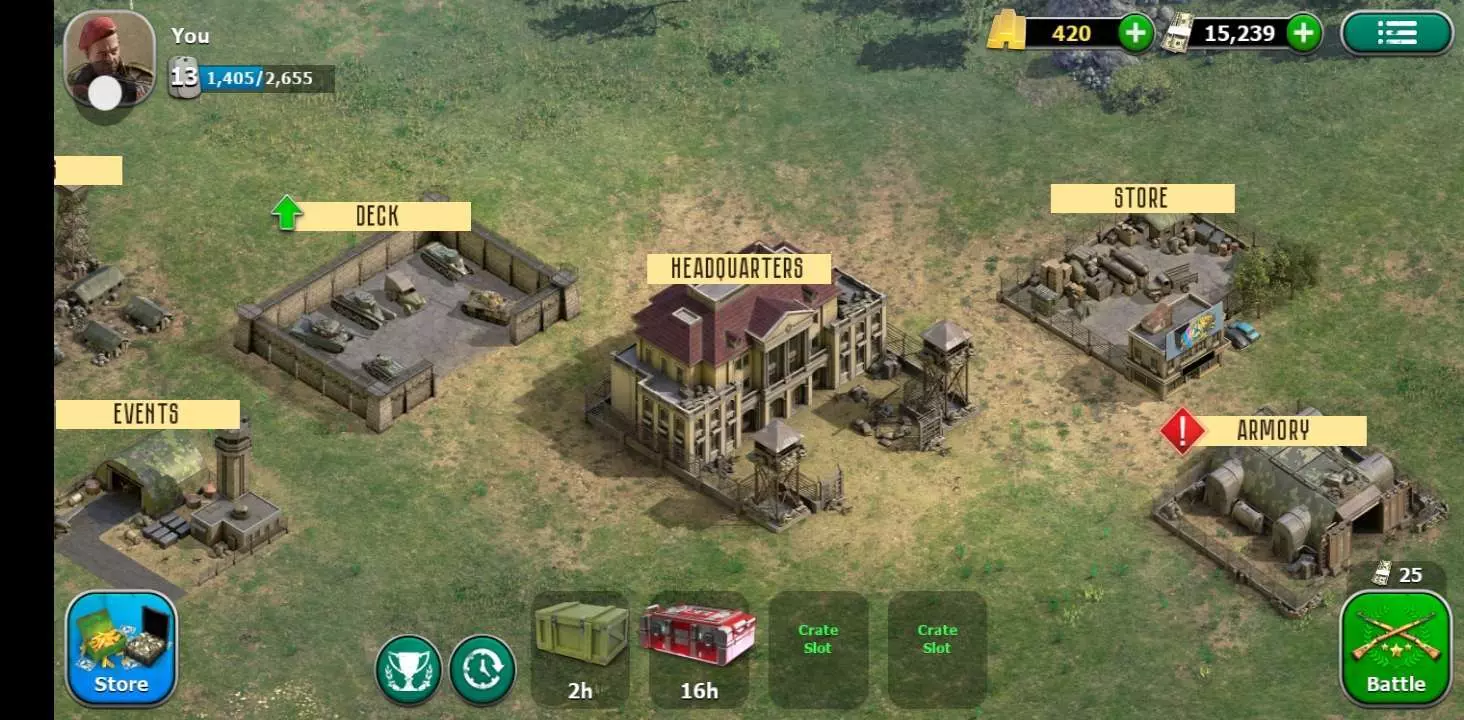Open the Deck label
1464x720 pixels.
point(377,216)
